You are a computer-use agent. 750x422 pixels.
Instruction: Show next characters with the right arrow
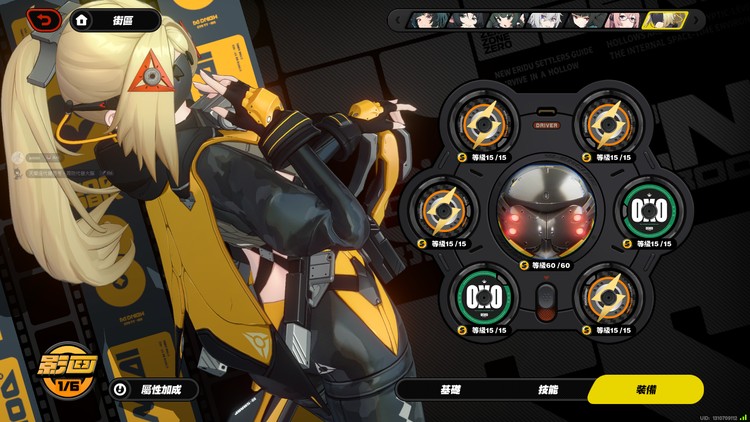[x=696, y=20]
